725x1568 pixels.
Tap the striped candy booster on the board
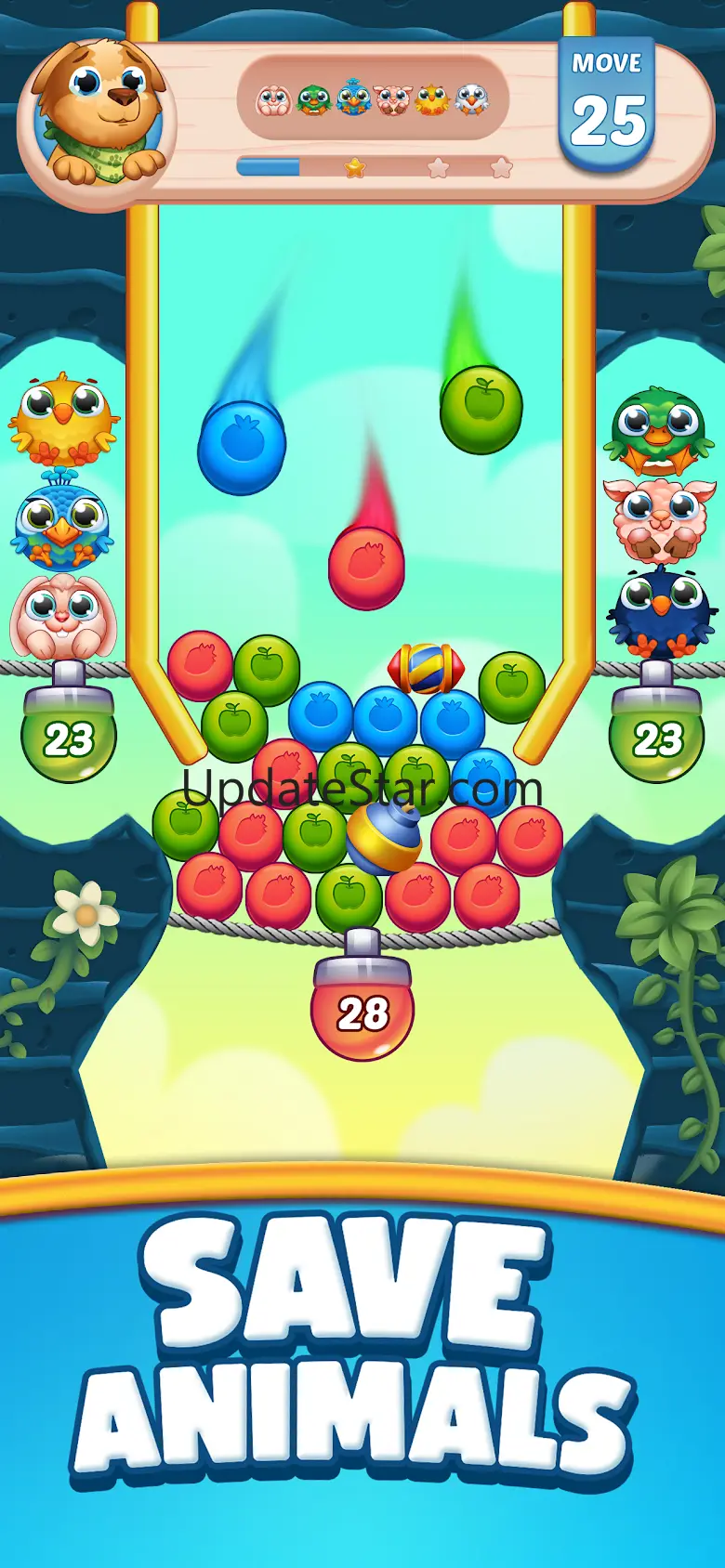[x=425, y=668]
